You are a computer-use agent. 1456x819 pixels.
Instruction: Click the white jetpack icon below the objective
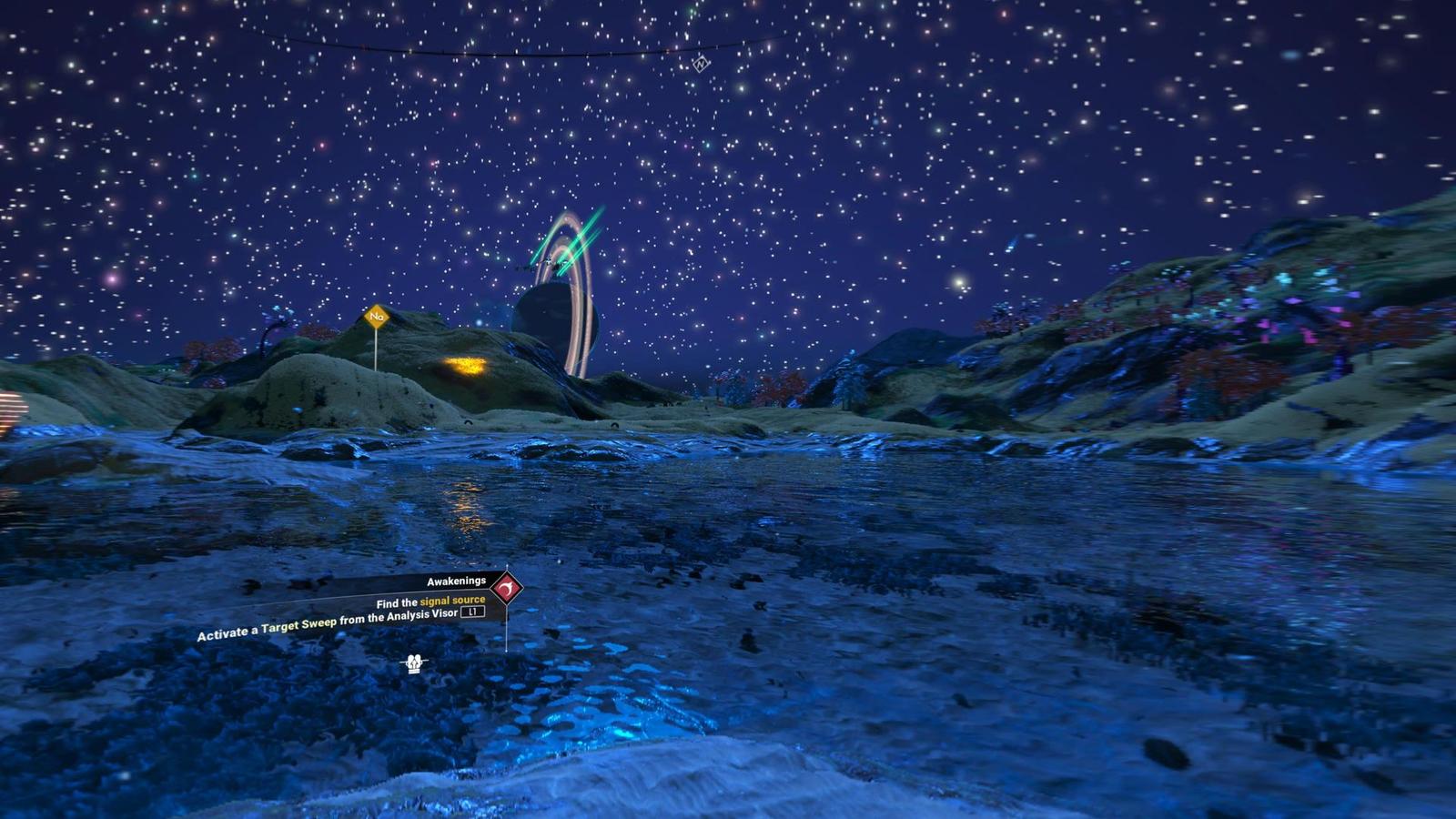click(415, 663)
